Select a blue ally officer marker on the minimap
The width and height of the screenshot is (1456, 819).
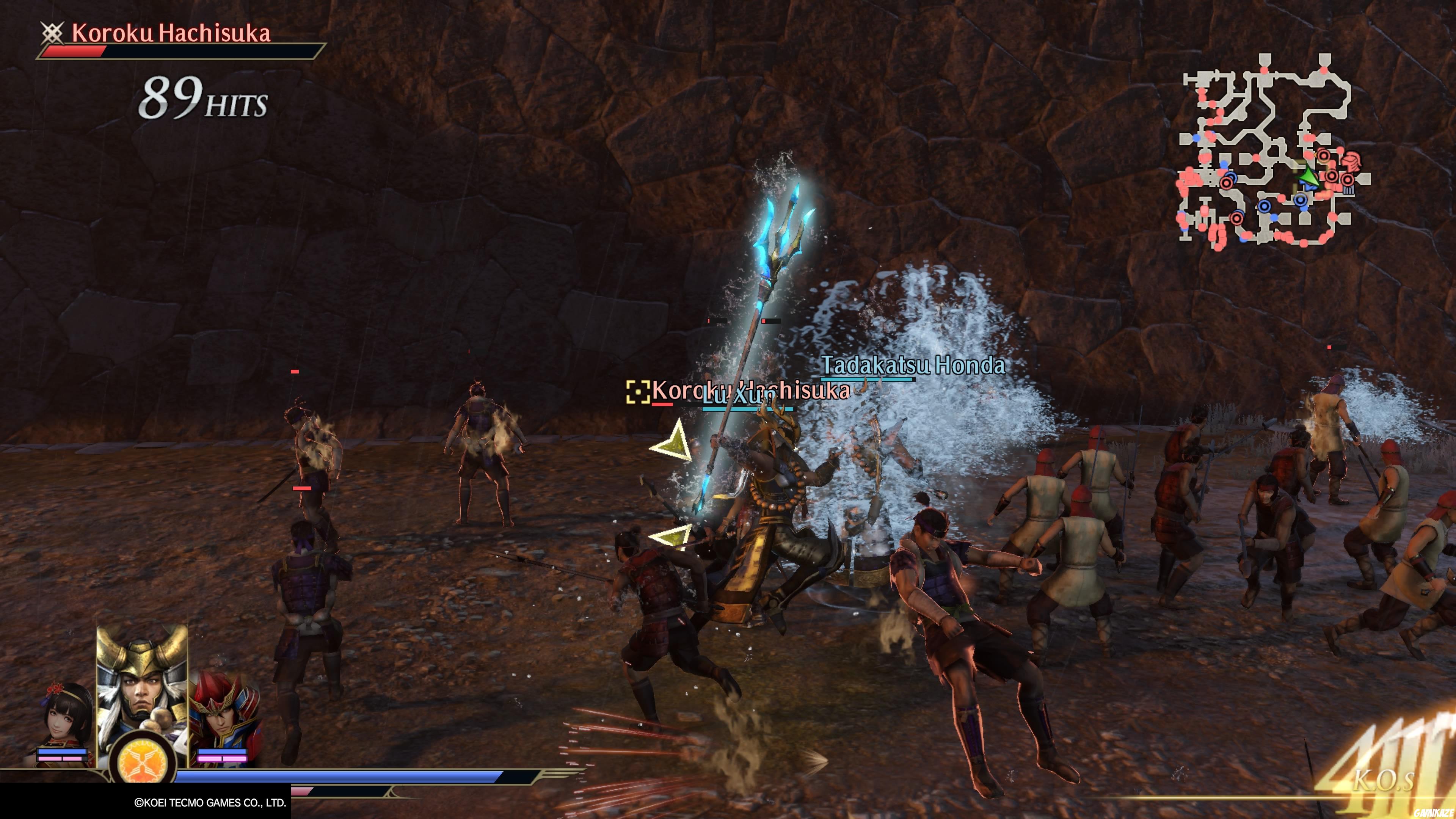pyautogui.click(x=1266, y=207)
